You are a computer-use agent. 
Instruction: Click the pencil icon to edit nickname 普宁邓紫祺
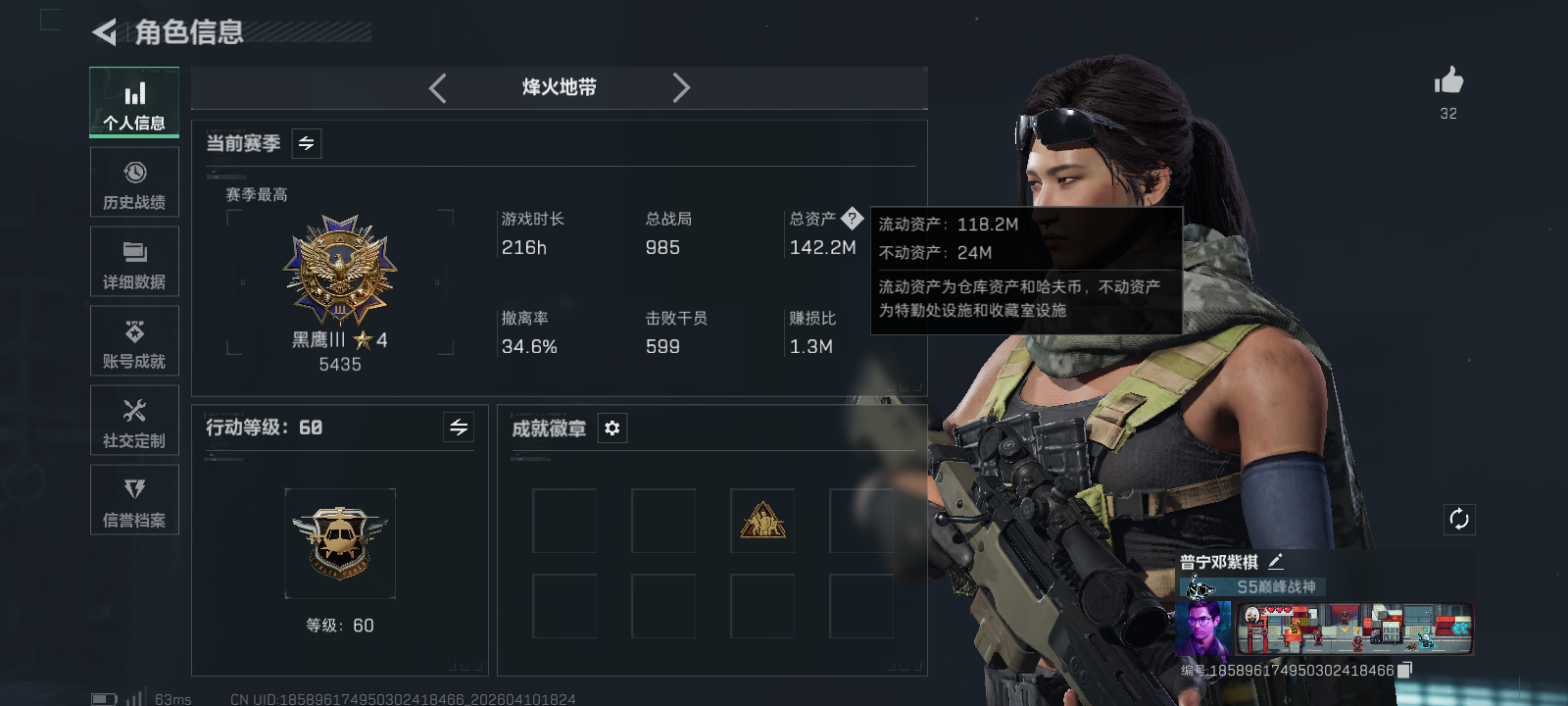(1276, 560)
